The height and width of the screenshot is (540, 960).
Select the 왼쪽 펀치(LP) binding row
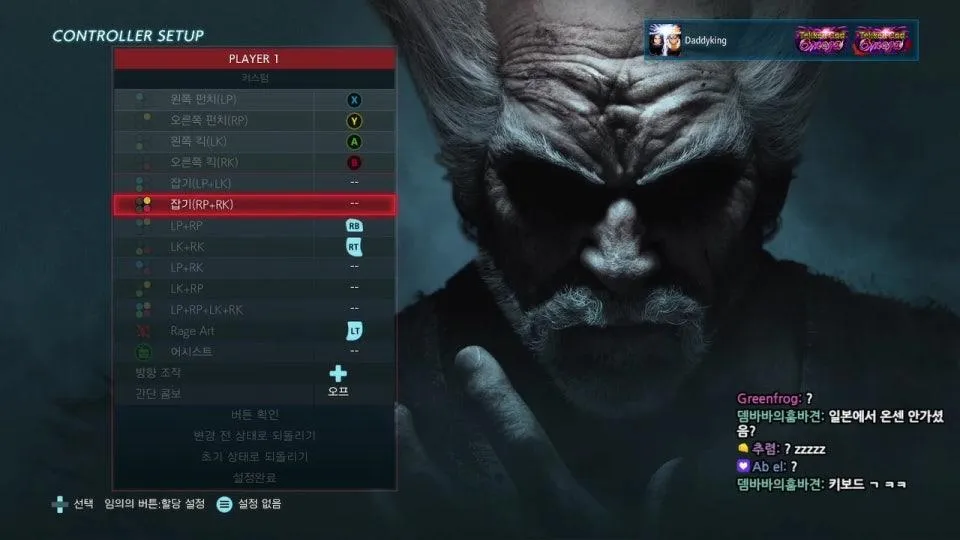click(254, 99)
